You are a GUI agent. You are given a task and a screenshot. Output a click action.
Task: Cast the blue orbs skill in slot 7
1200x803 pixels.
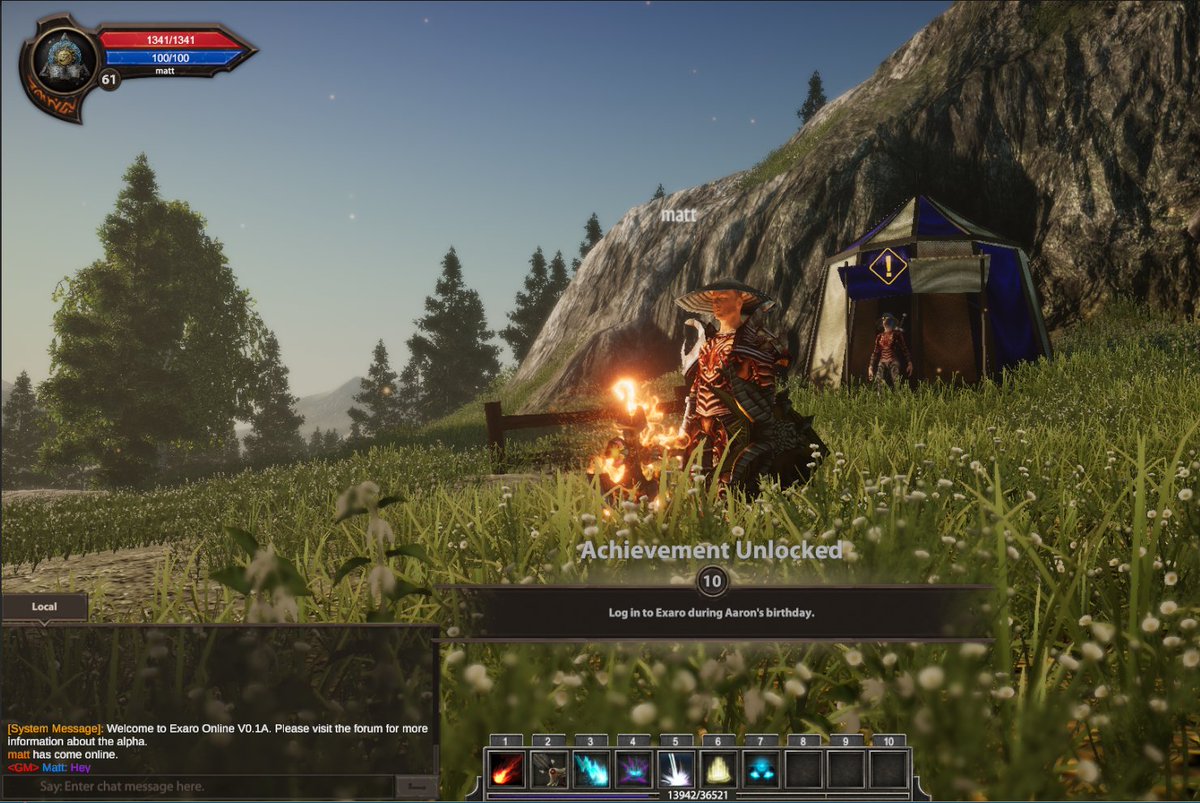[x=761, y=769]
